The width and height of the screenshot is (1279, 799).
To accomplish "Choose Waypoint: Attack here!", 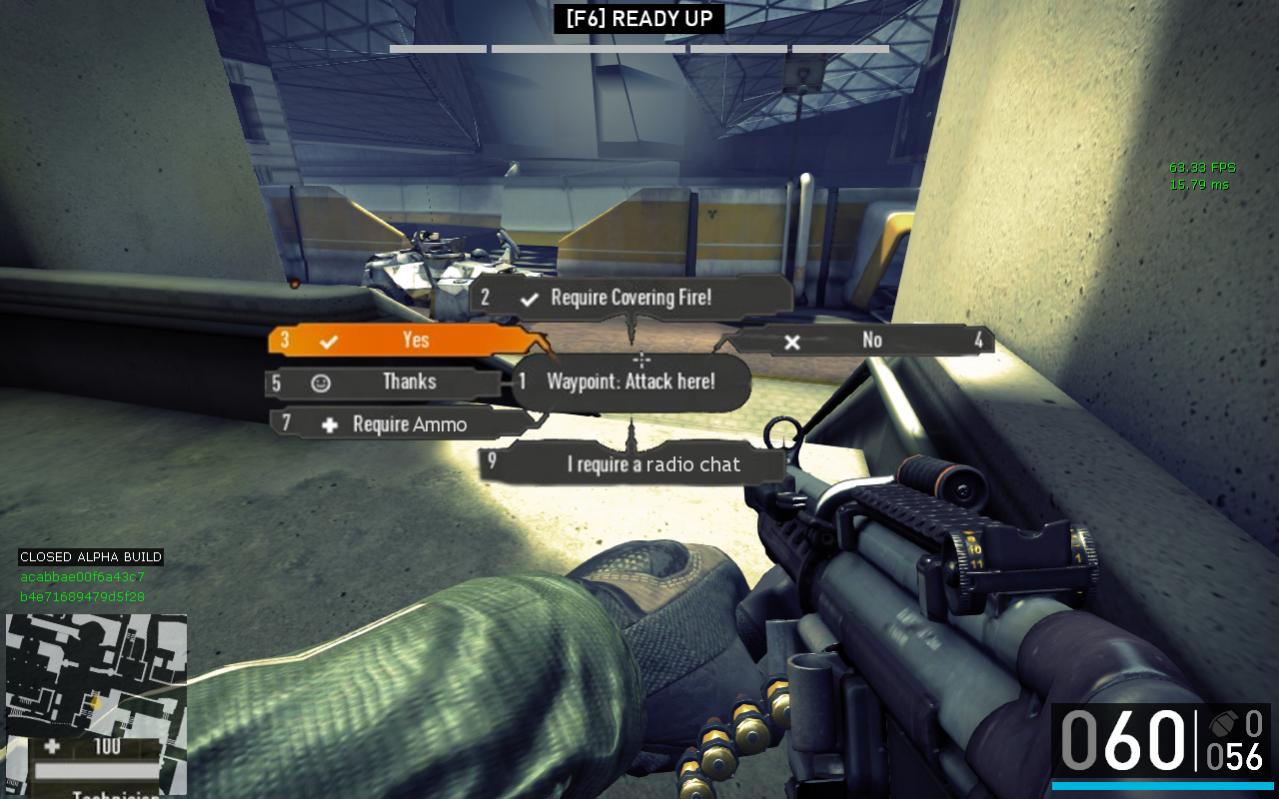I will click(x=631, y=382).
